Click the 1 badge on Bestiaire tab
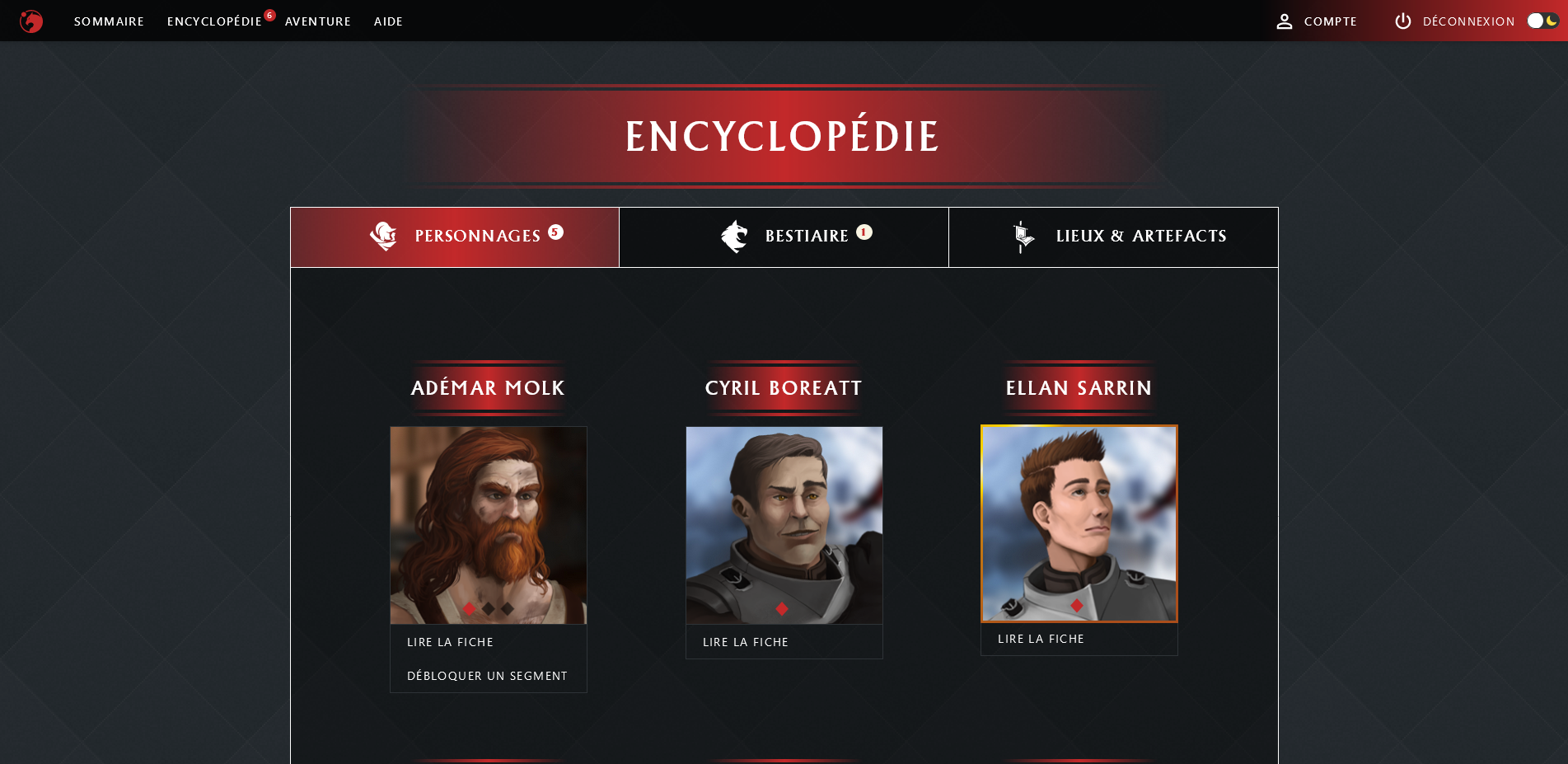1568x764 pixels. 863,232
